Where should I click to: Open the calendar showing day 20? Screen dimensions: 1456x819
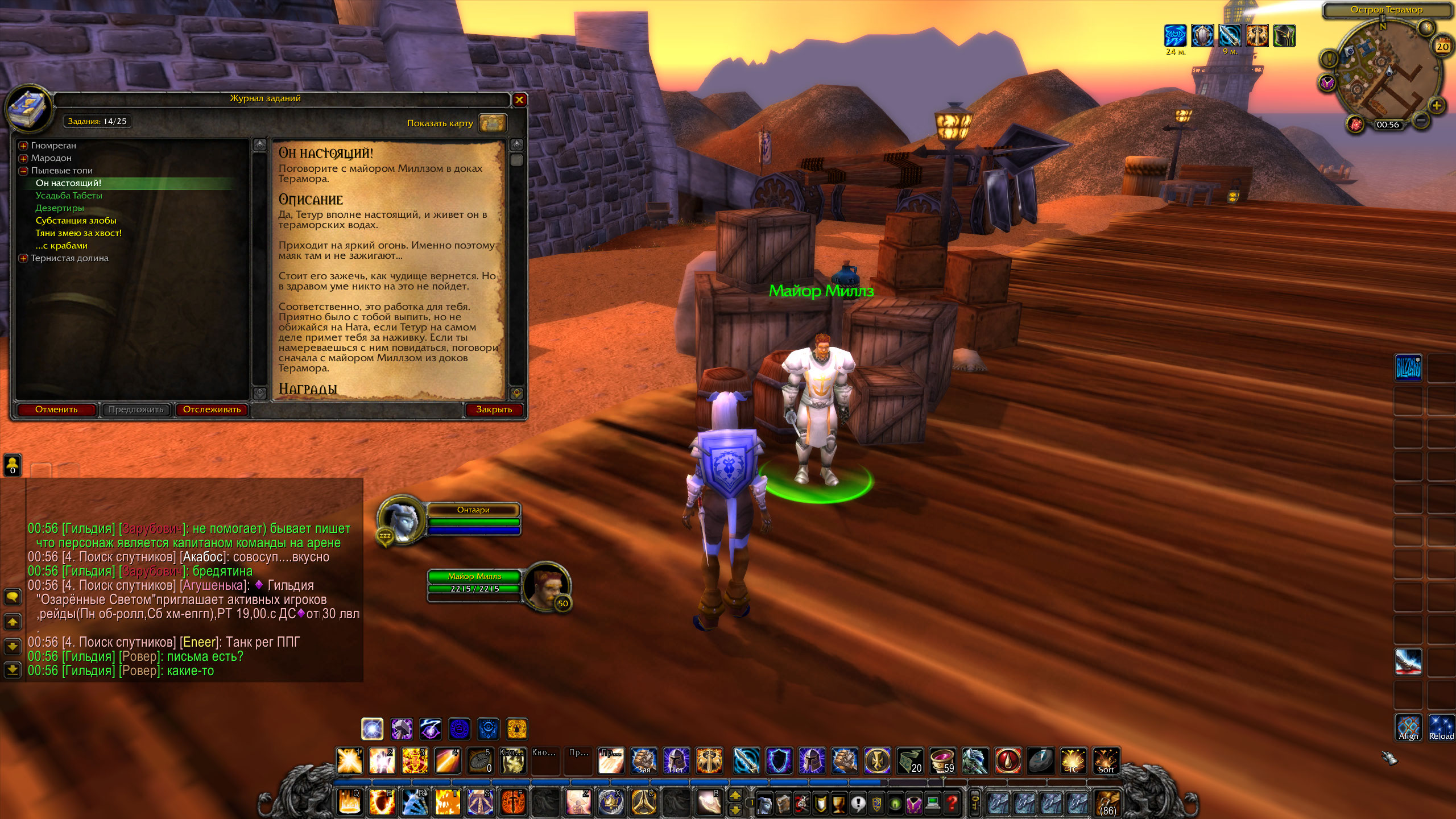click(x=1442, y=47)
